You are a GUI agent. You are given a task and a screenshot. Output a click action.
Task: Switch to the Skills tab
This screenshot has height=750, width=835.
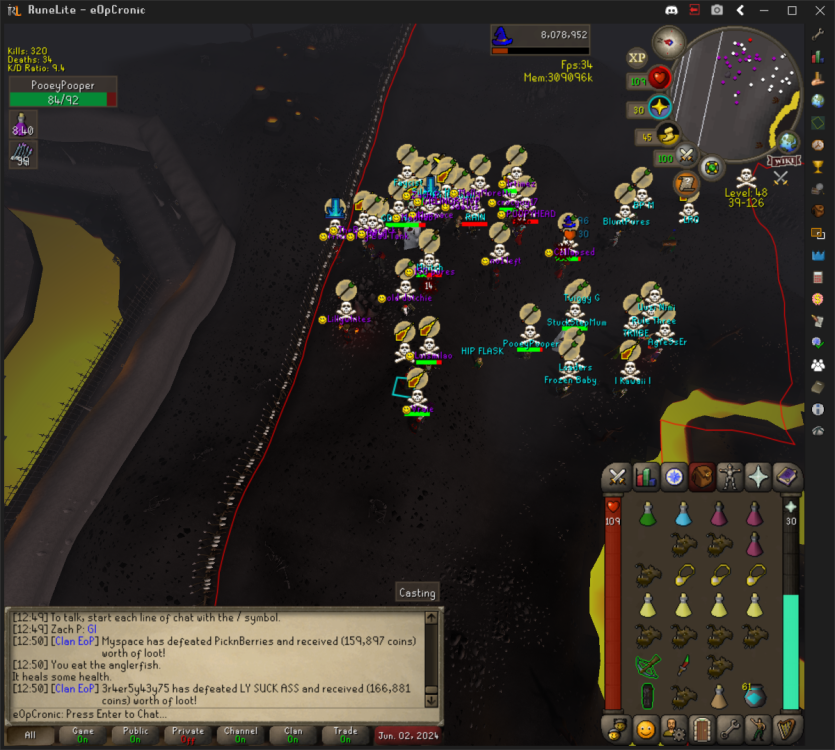pos(646,477)
